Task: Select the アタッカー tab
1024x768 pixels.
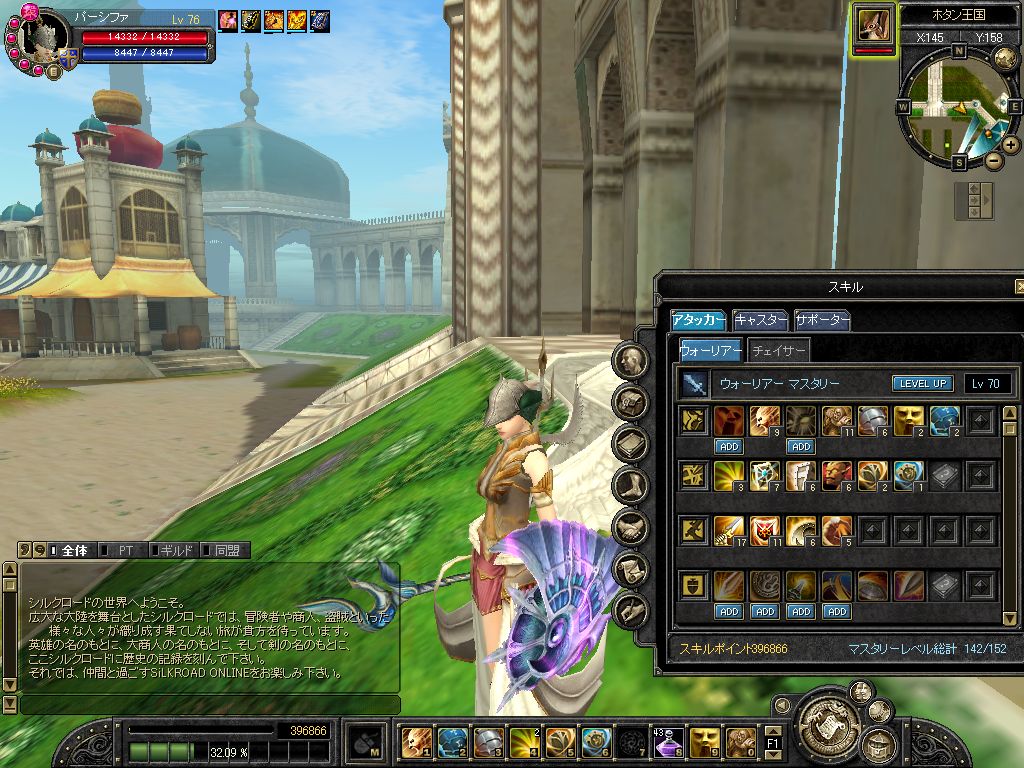Action: [698, 320]
